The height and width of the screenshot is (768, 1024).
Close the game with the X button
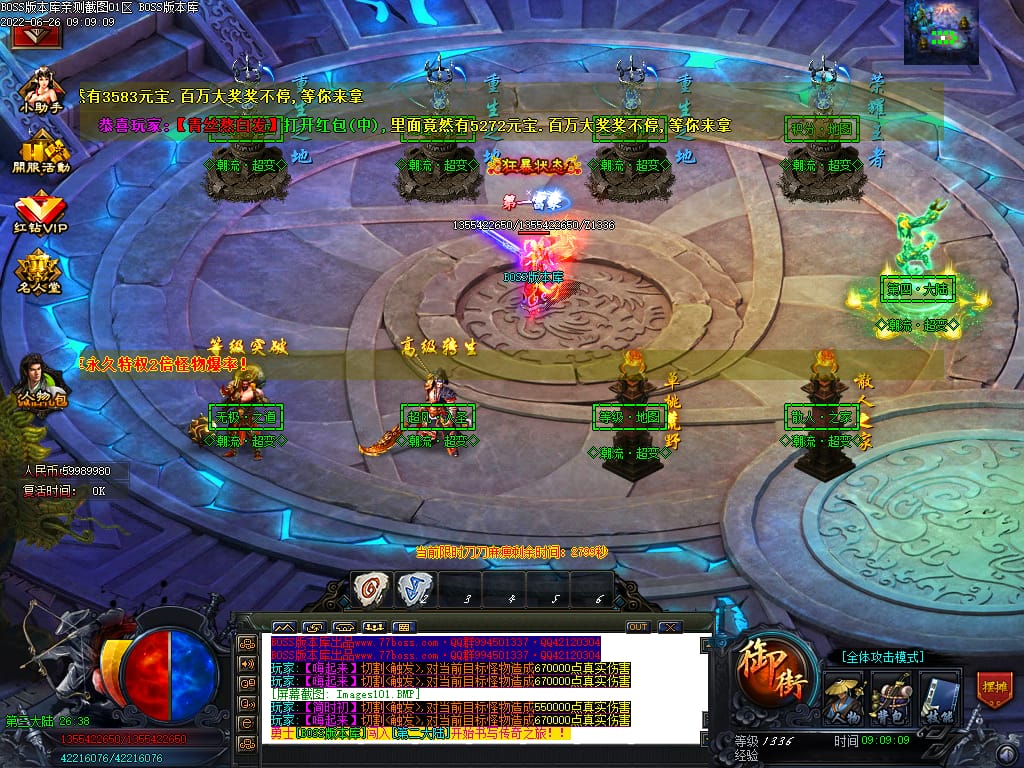click(670, 627)
